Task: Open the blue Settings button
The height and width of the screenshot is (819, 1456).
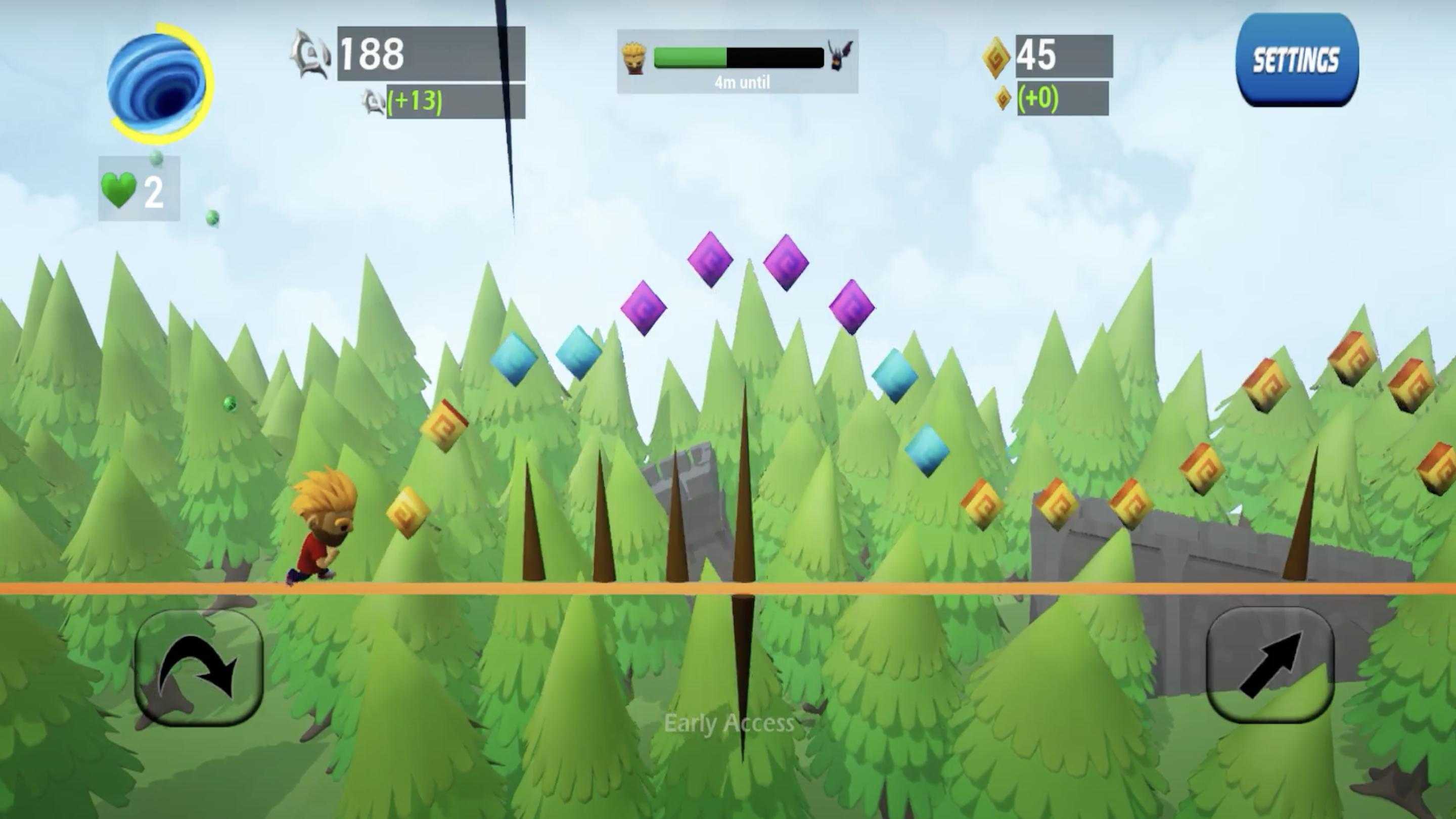Action: click(1297, 60)
